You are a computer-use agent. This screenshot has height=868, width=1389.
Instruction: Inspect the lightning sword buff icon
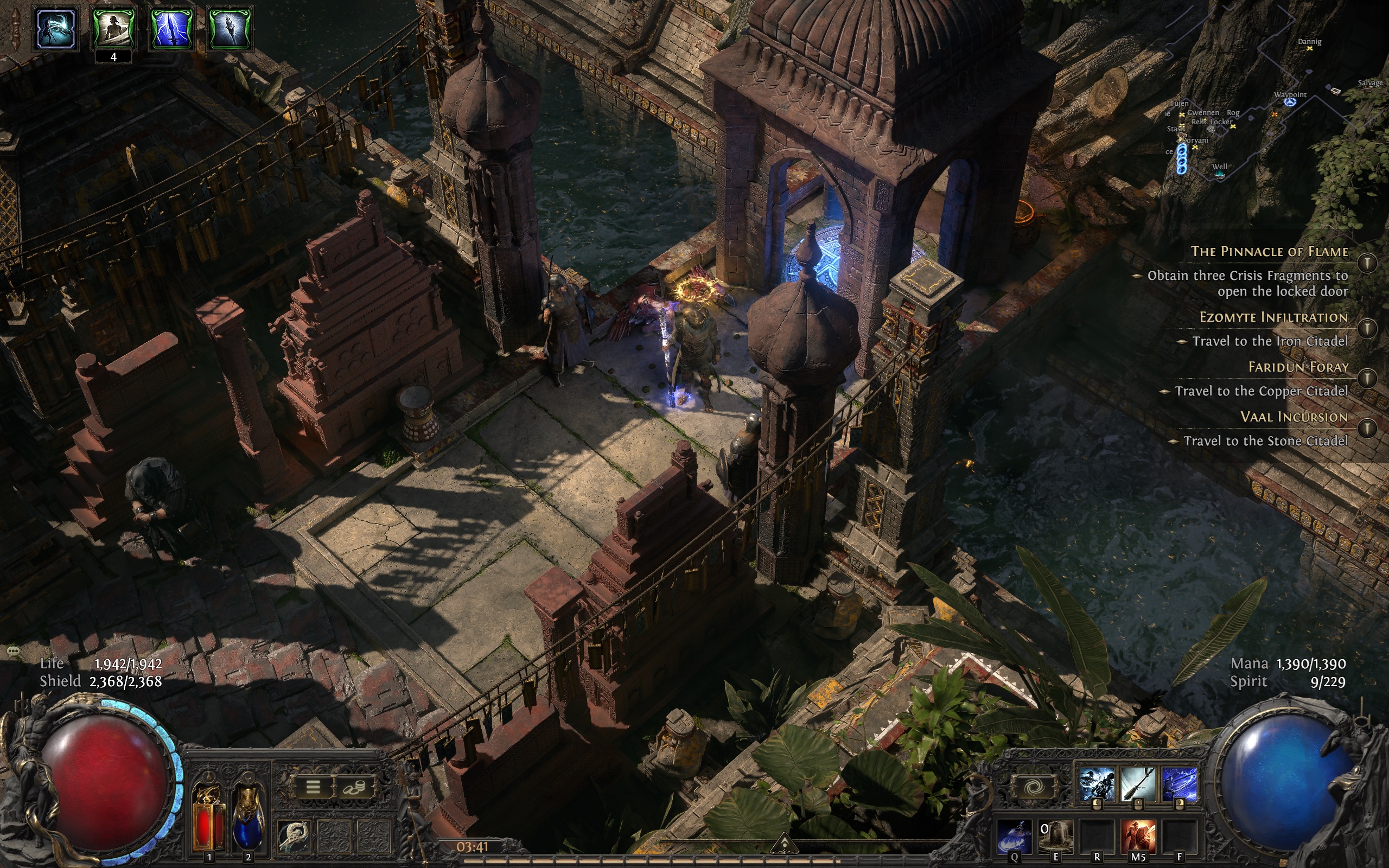(x=171, y=28)
